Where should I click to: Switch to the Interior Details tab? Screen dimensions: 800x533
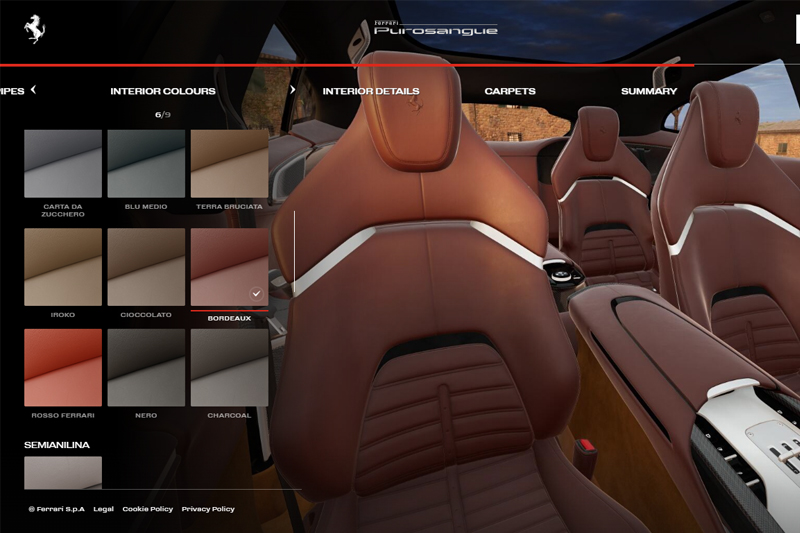point(370,91)
